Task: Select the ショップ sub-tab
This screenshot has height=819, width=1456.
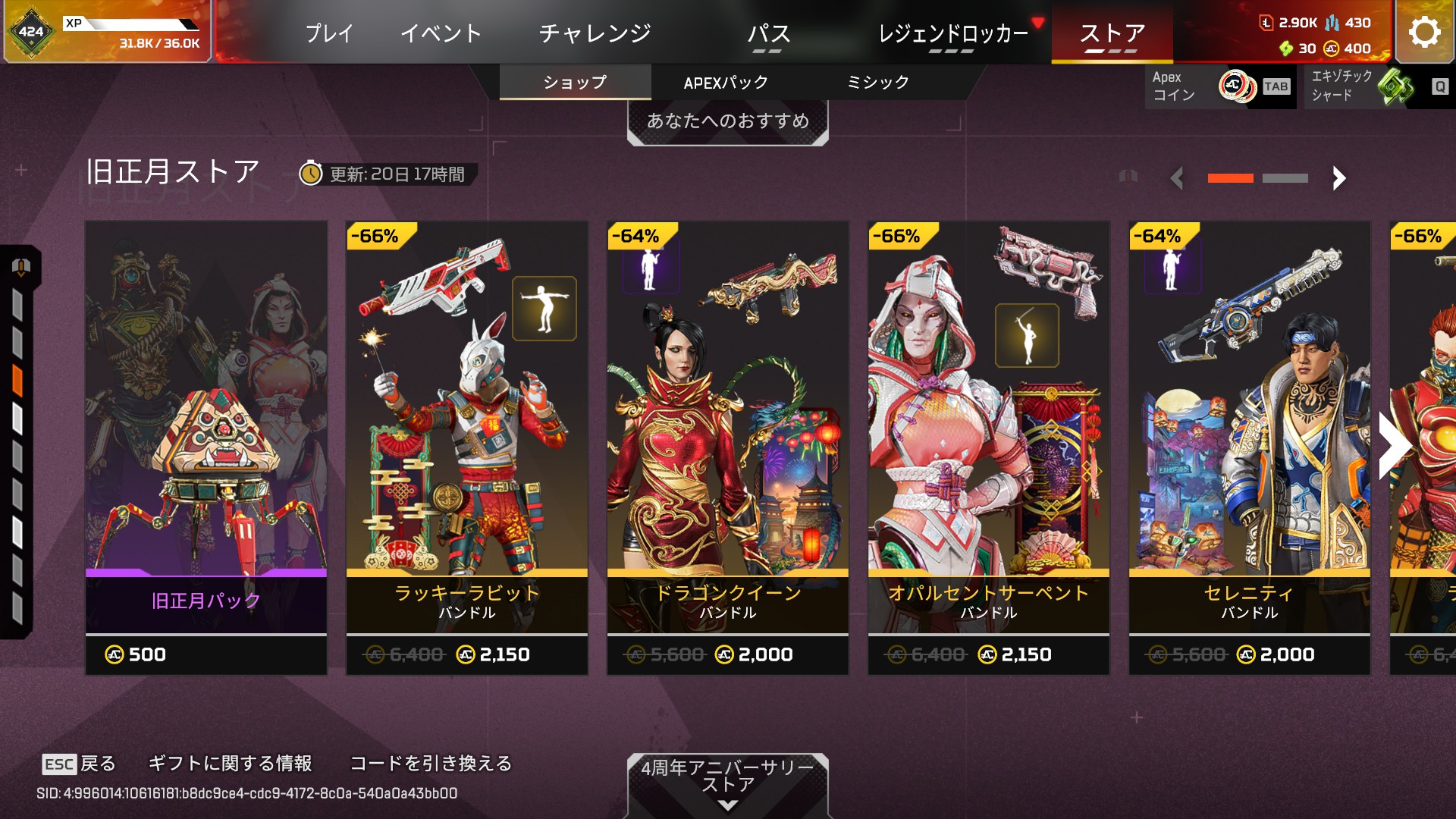Action: click(x=575, y=83)
